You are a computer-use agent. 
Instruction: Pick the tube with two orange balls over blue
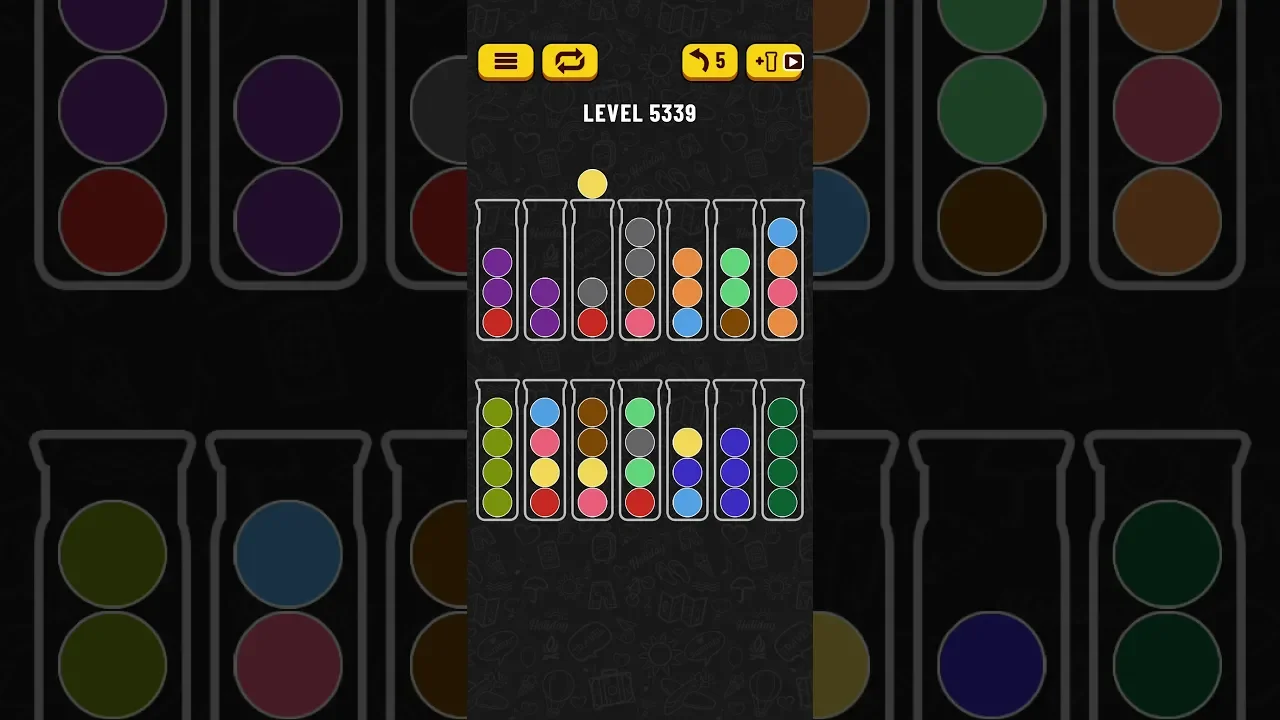point(687,272)
